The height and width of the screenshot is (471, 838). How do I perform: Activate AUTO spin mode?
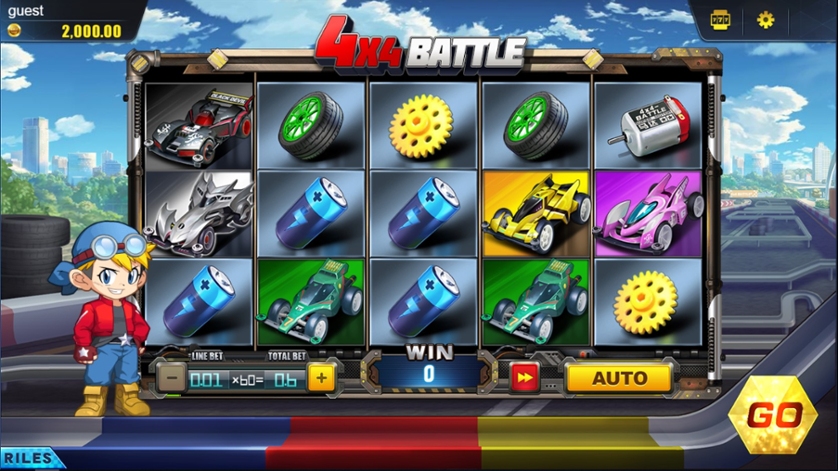point(619,378)
